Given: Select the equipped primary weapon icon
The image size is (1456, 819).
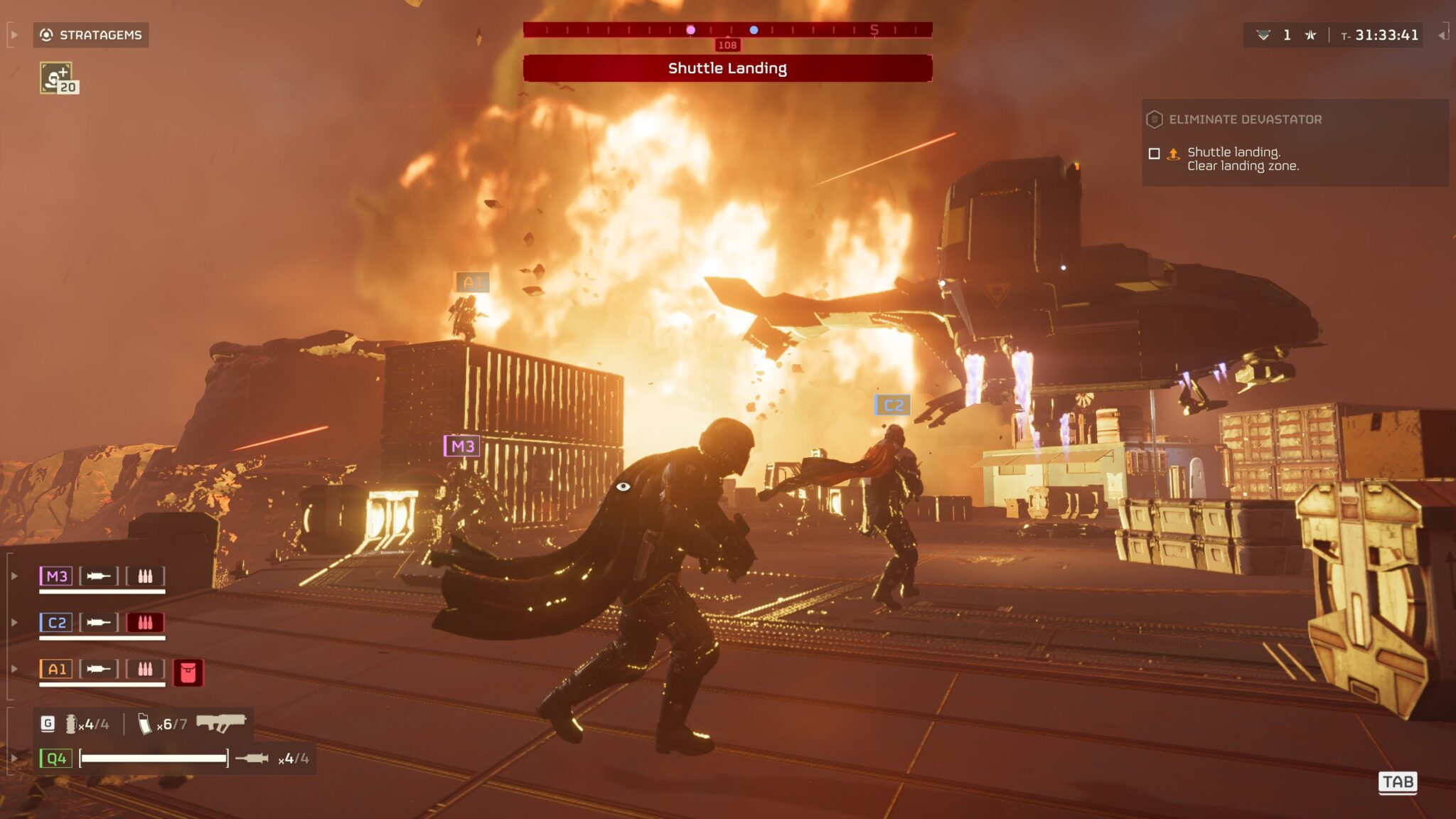Looking at the screenshot, I should [220, 723].
